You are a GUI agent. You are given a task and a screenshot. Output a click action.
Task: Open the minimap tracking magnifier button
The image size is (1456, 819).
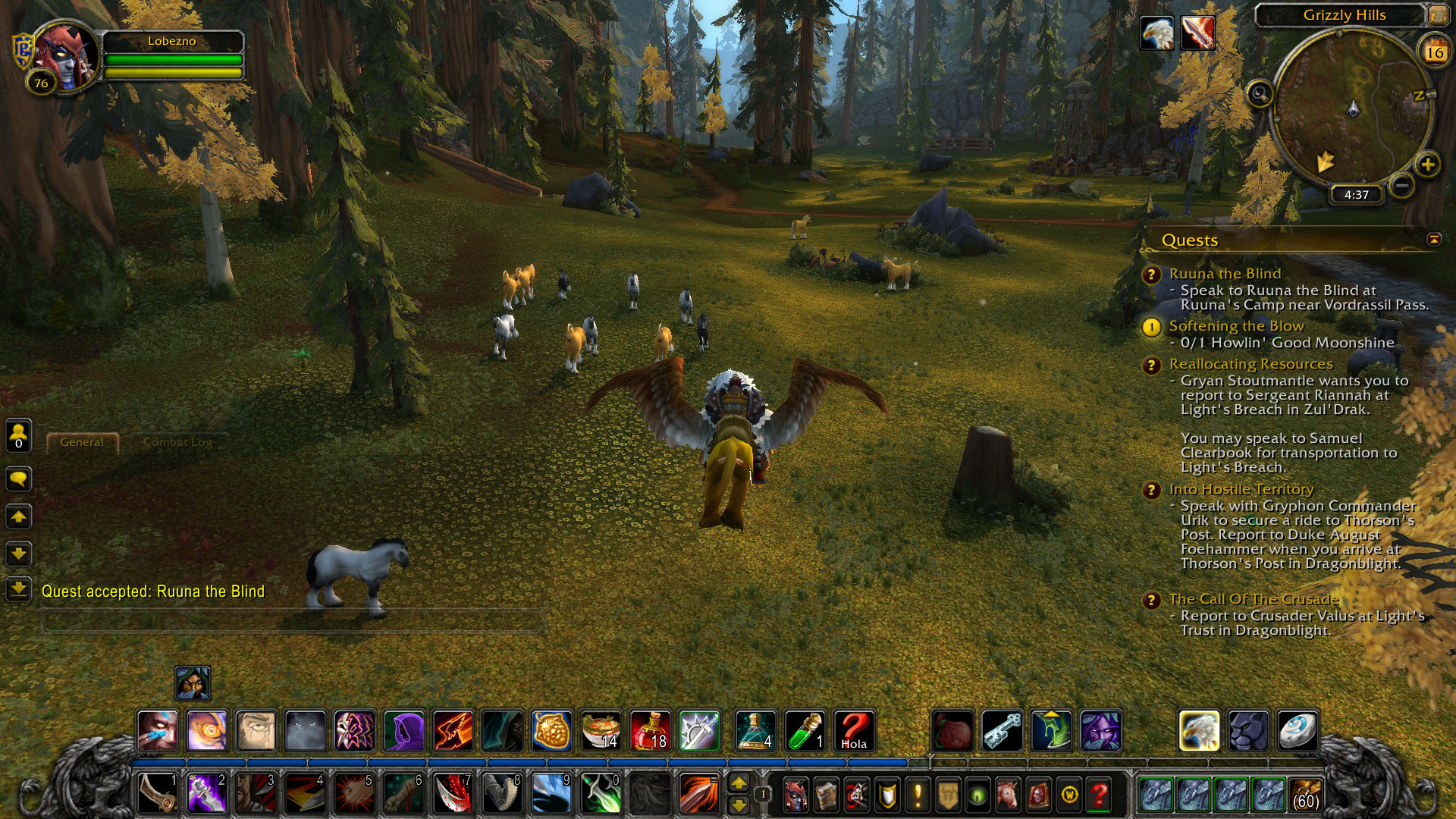click(x=1260, y=95)
